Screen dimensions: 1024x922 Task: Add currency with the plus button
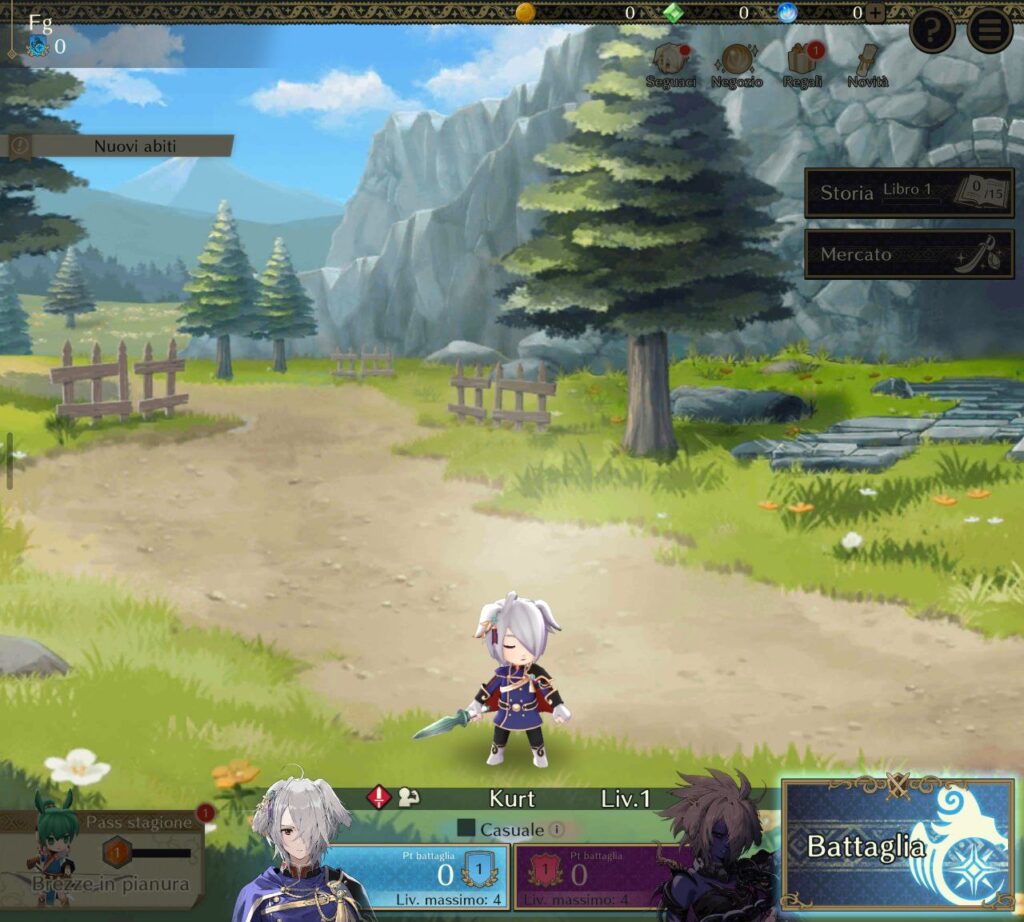(x=875, y=13)
